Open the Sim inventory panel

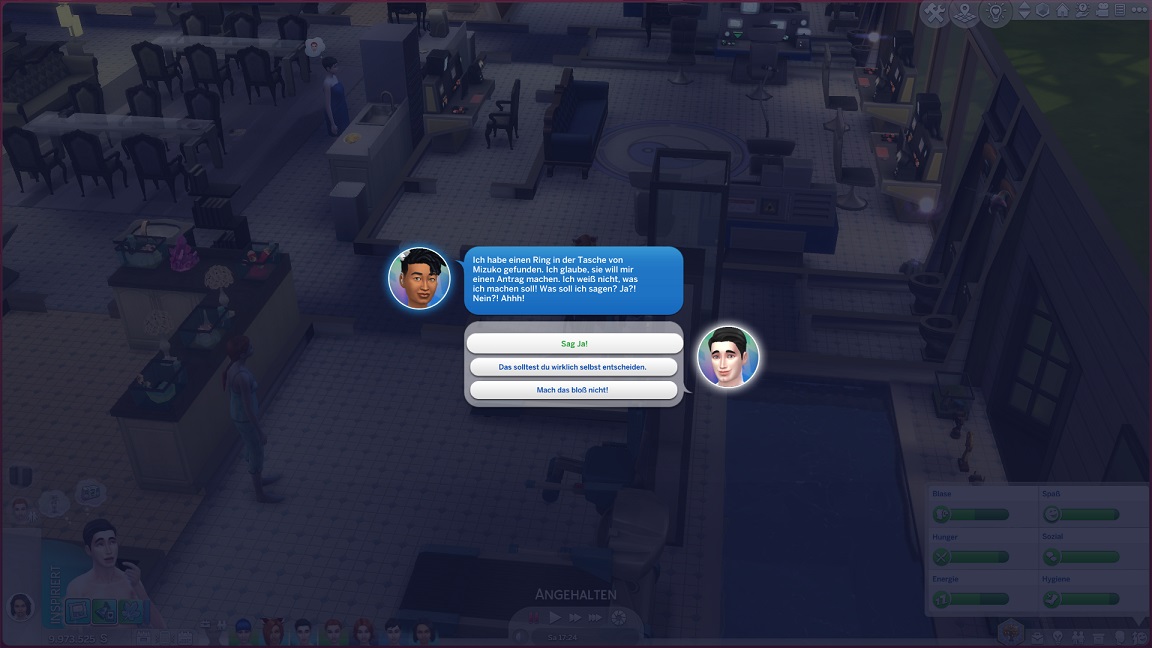pos(1100,636)
